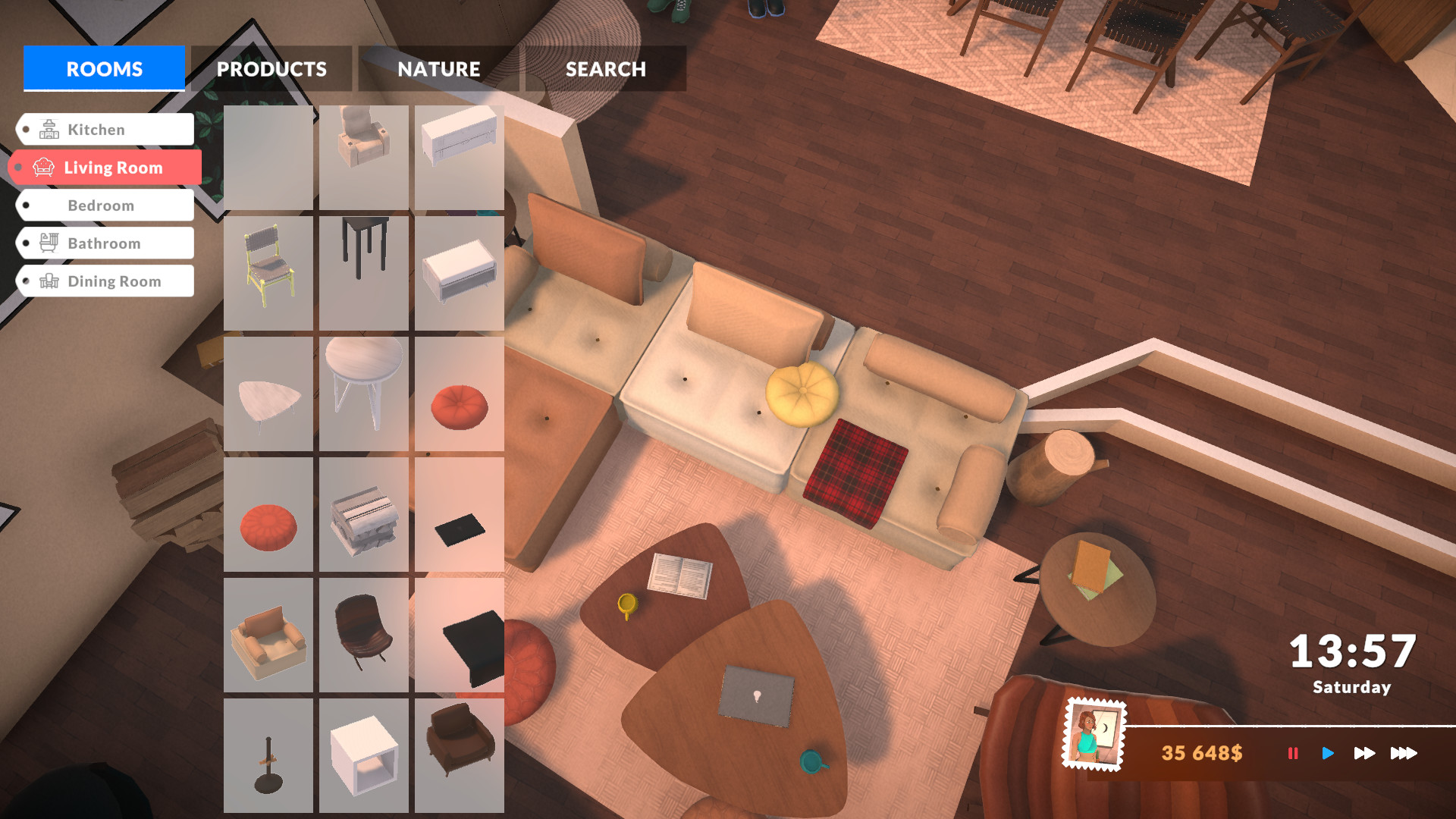Open the Bedroom furniture category

point(101,205)
